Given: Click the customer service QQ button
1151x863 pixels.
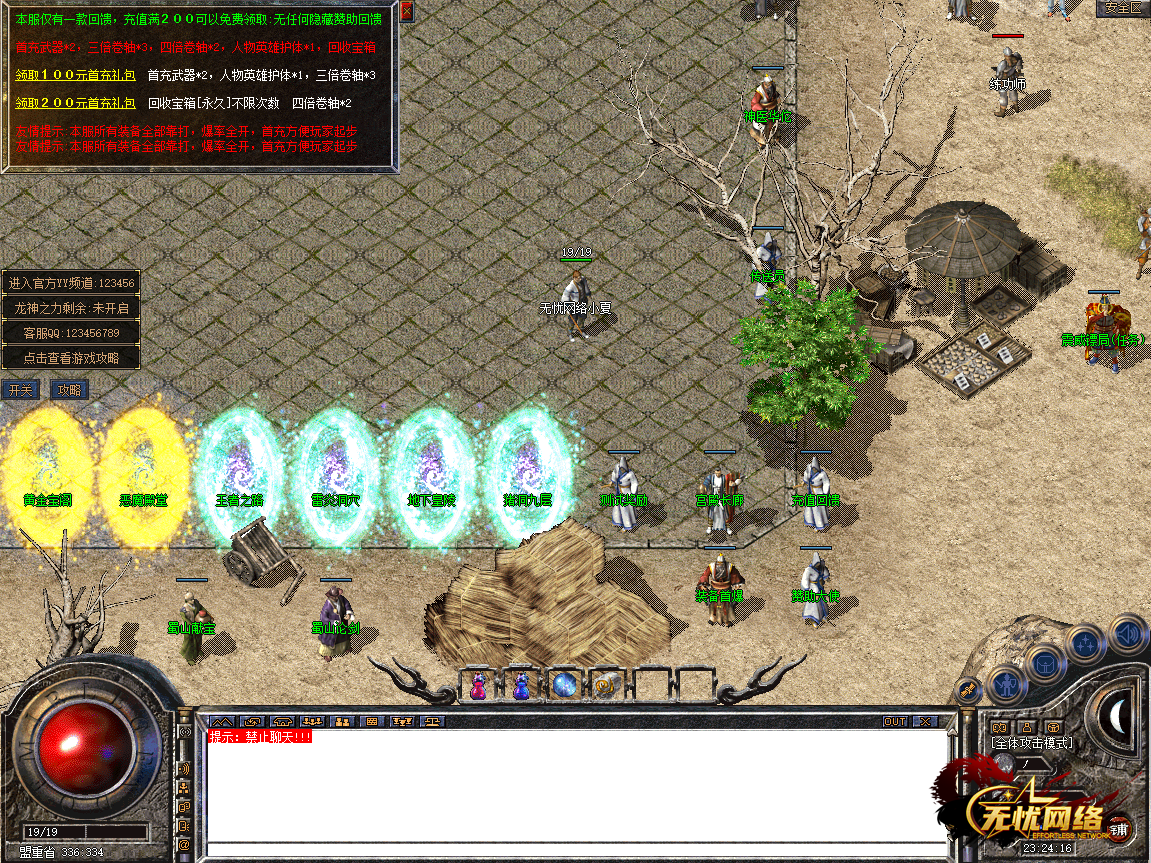Looking at the screenshot, I should click(71, 333).
